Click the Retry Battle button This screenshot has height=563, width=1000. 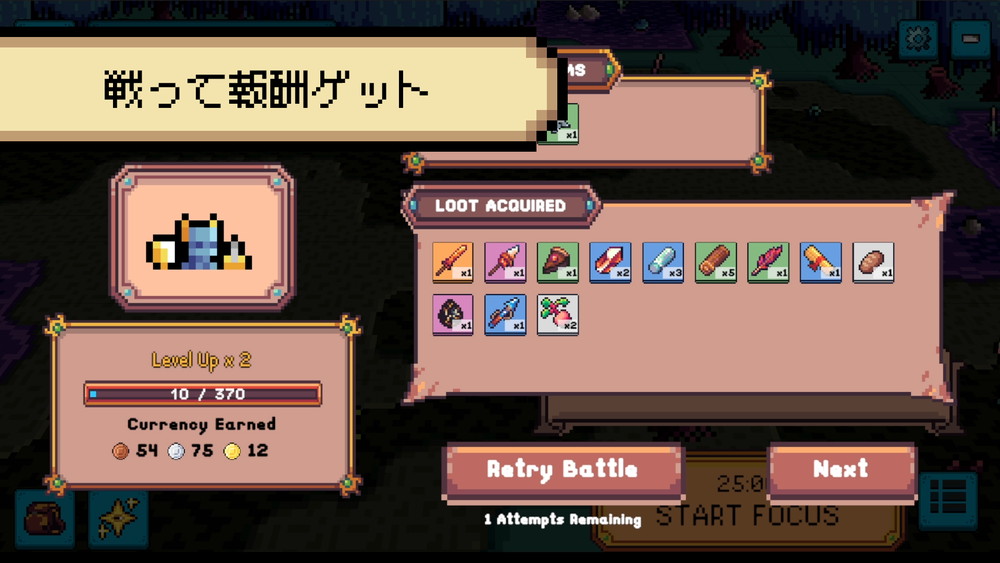point(563,470)
